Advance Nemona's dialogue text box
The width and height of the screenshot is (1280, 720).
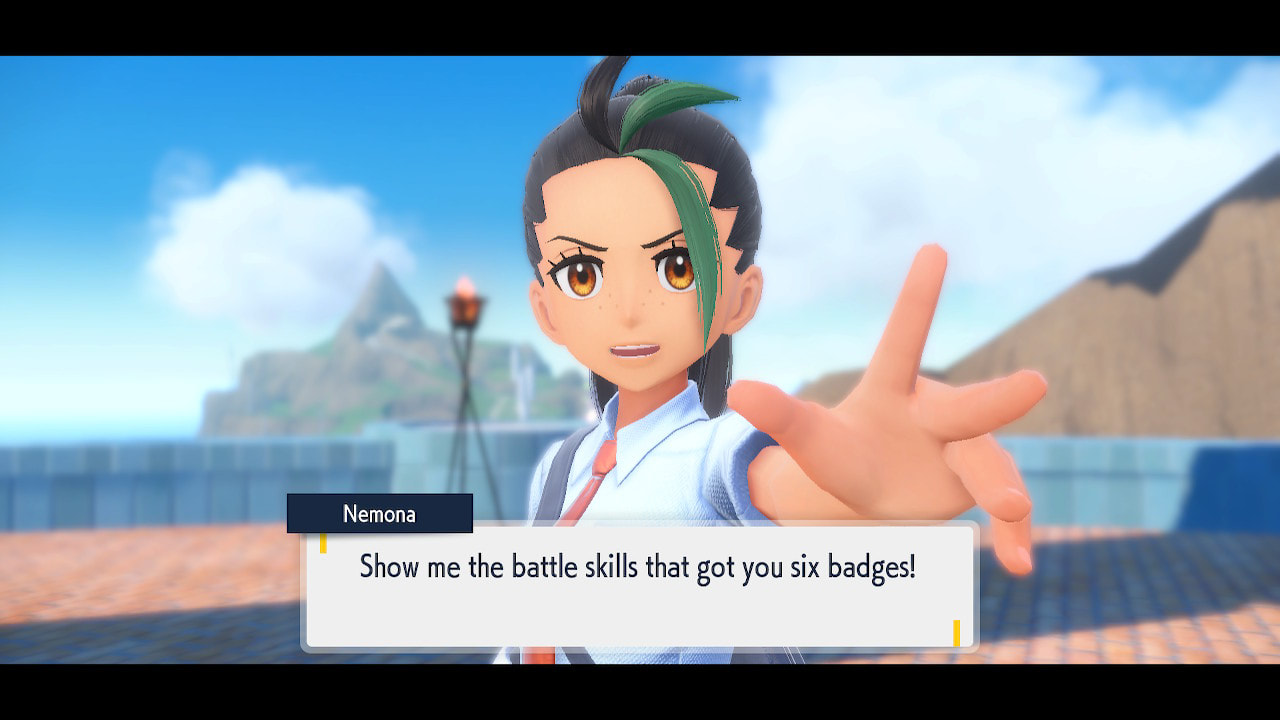click(640, 587)
